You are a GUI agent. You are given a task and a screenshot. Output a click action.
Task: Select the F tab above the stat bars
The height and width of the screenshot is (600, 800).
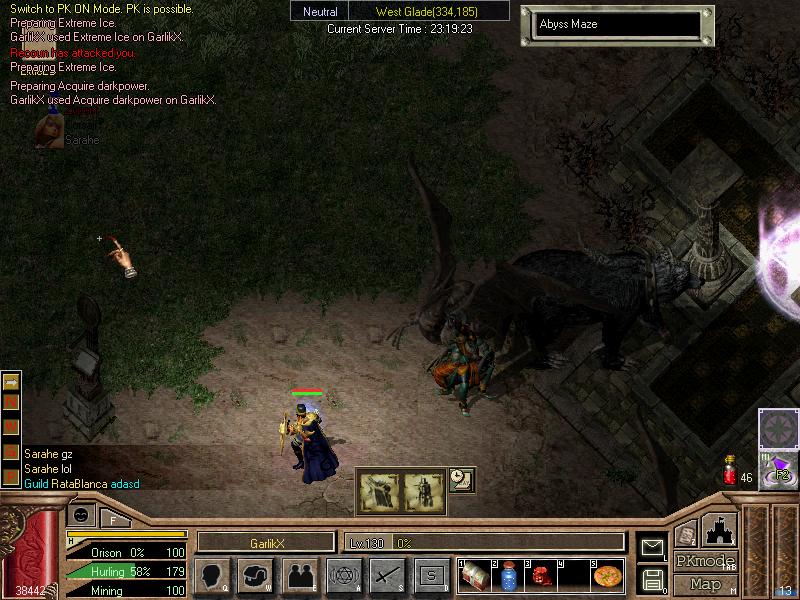(113, 519)
